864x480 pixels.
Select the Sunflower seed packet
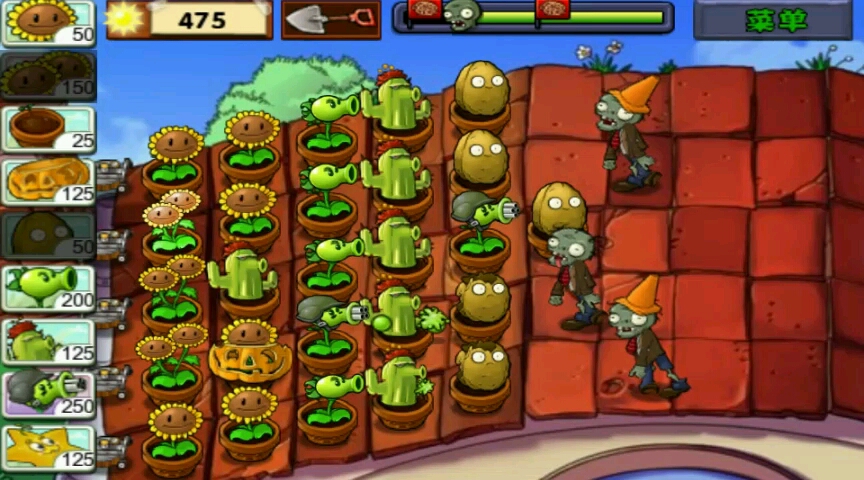(x=48, y=23)
